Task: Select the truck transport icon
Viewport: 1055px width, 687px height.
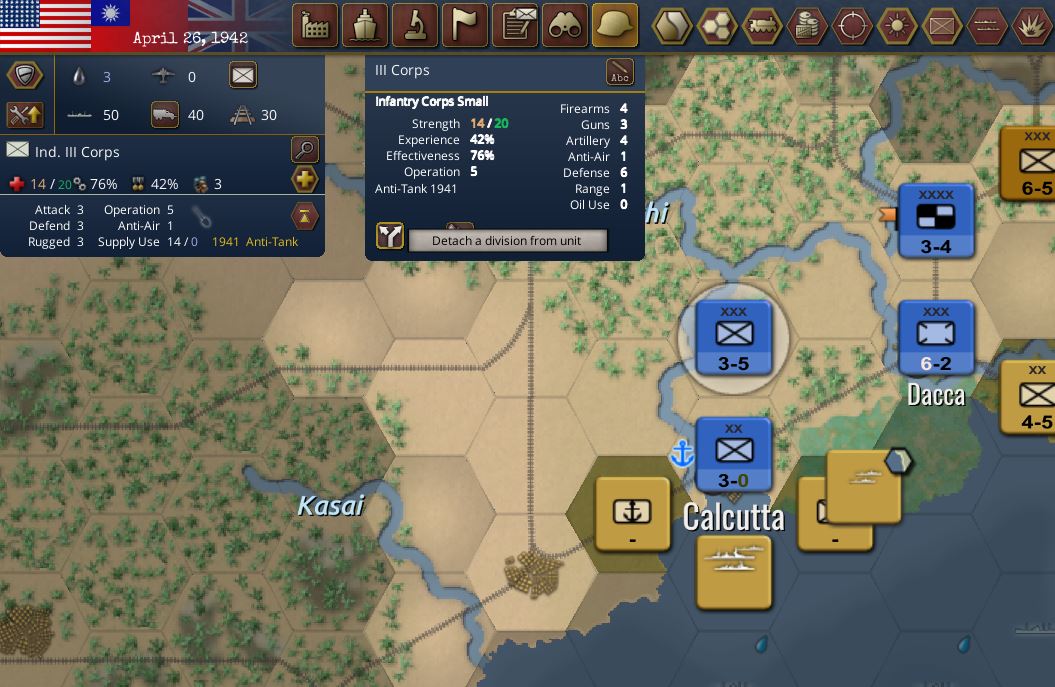Action: click(165, 115)
